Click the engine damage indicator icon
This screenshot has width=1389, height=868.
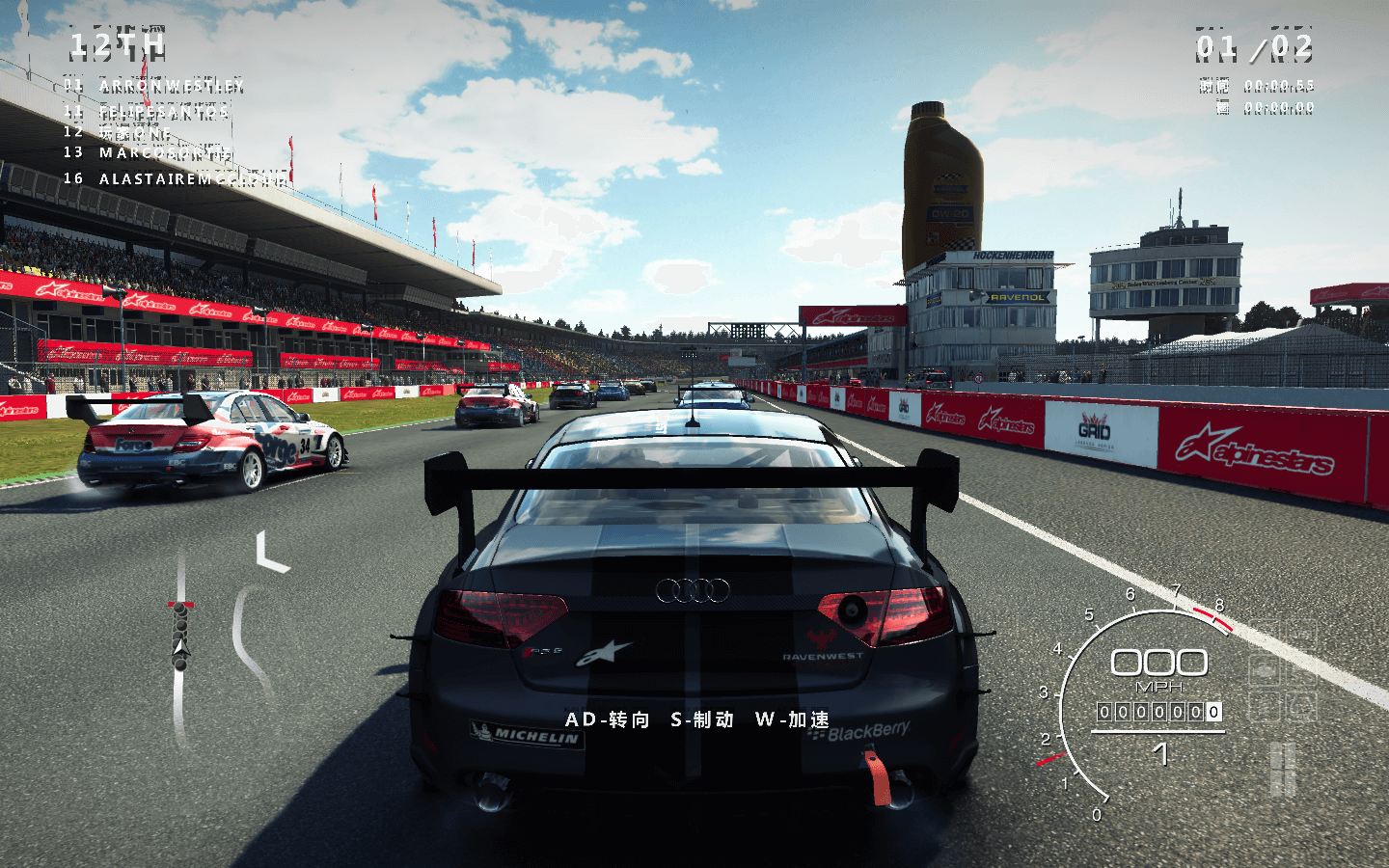point(1265,669)
